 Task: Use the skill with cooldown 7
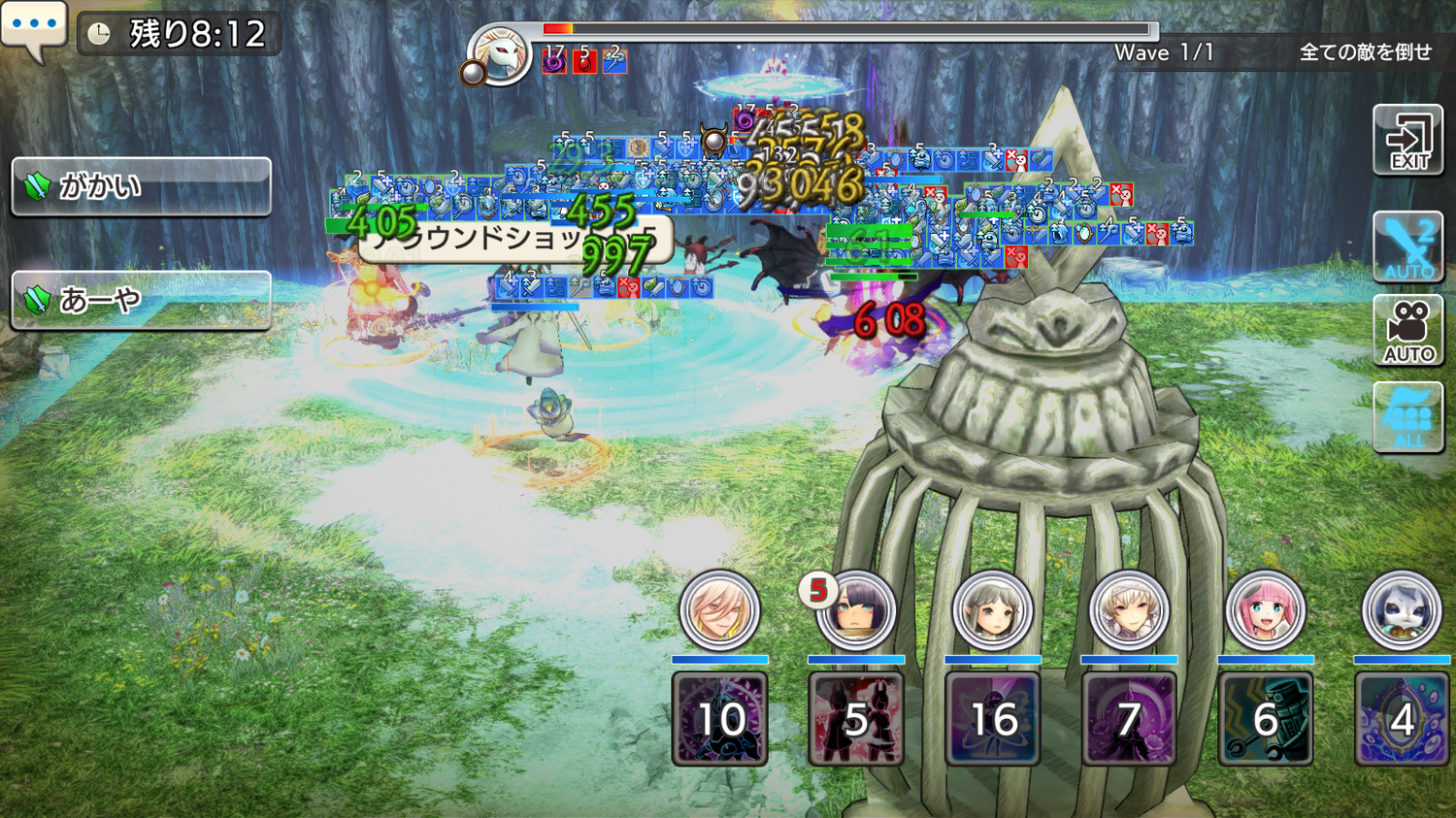[1129, 719]
